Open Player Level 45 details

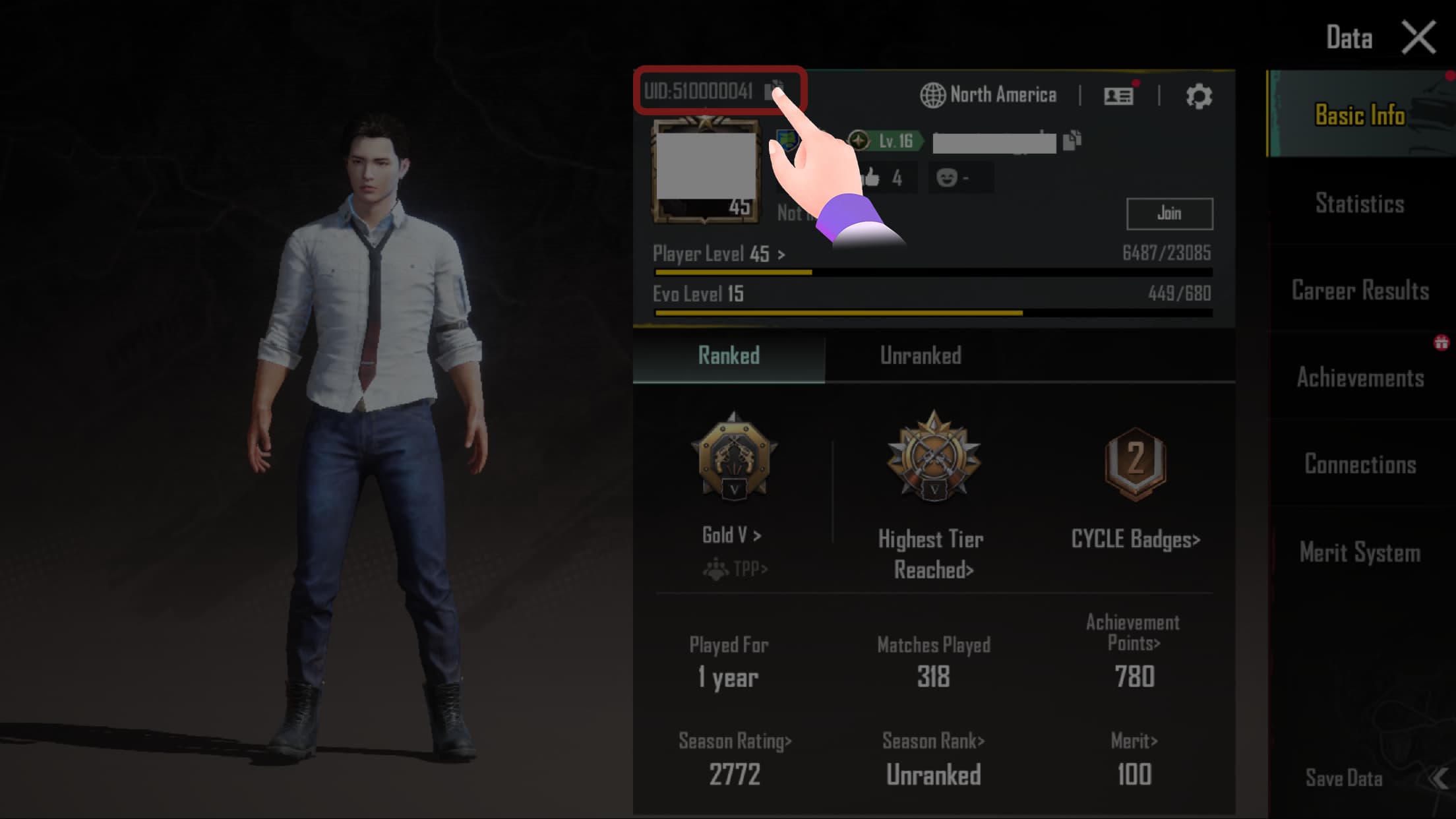click(x=719, y=254)
